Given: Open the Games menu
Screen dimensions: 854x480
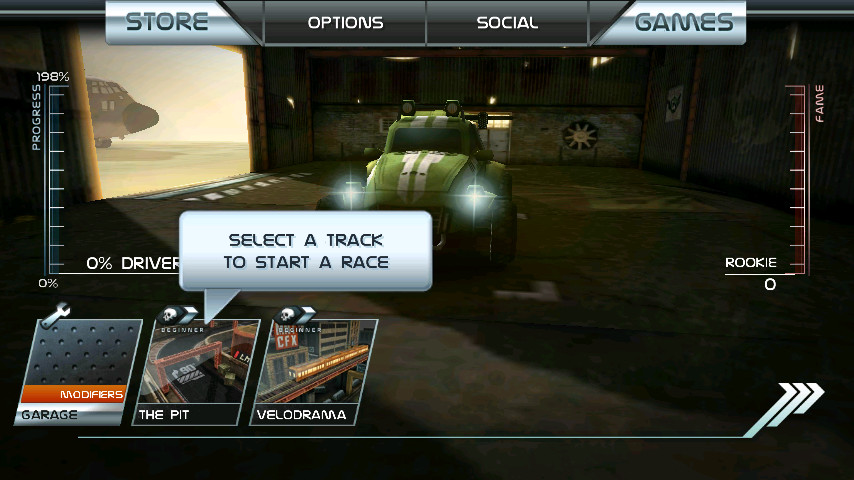Looking at the screenshot, I should tap(685, 22).
